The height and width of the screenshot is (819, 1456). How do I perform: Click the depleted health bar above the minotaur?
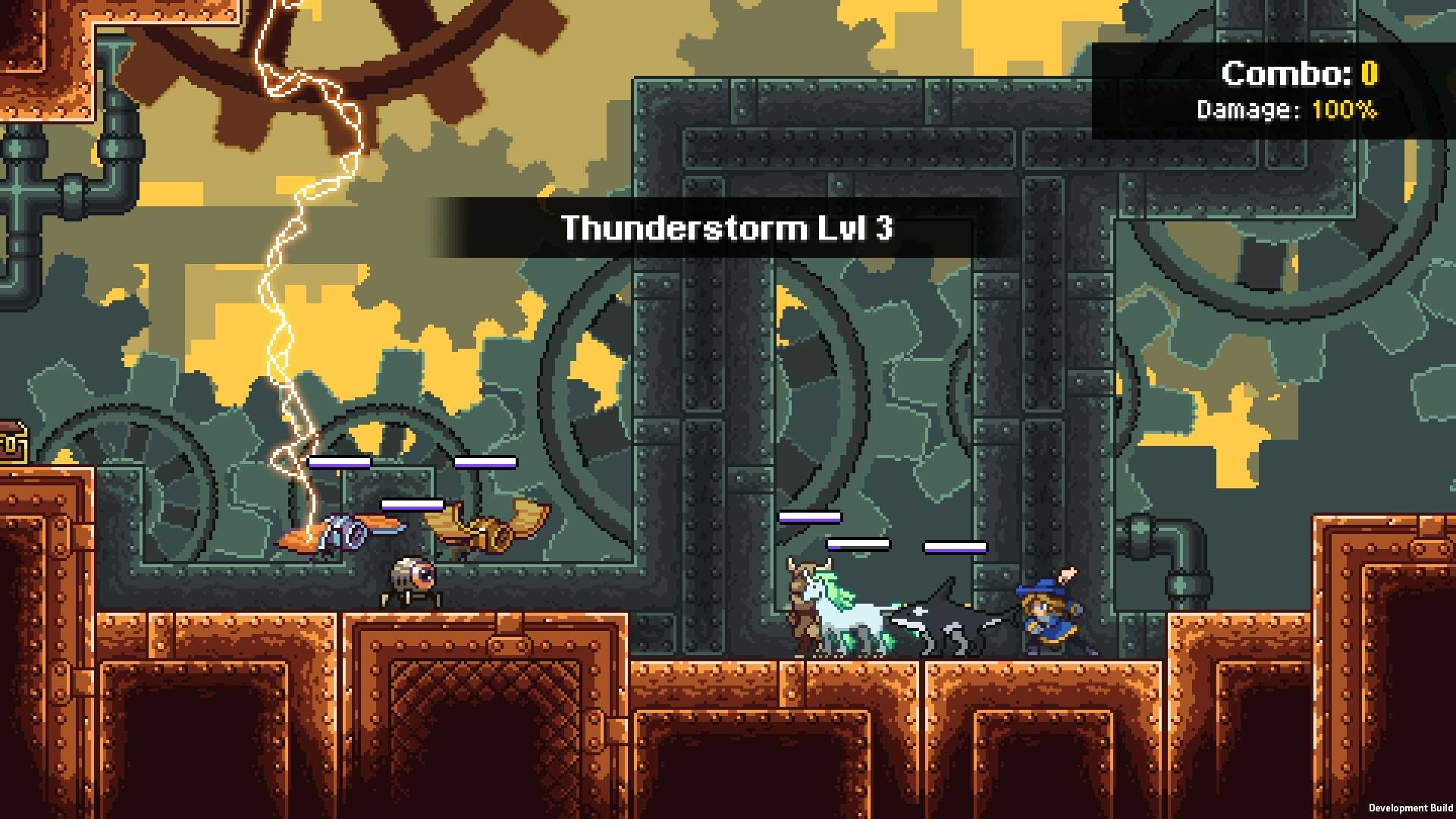tap(858, 544)
